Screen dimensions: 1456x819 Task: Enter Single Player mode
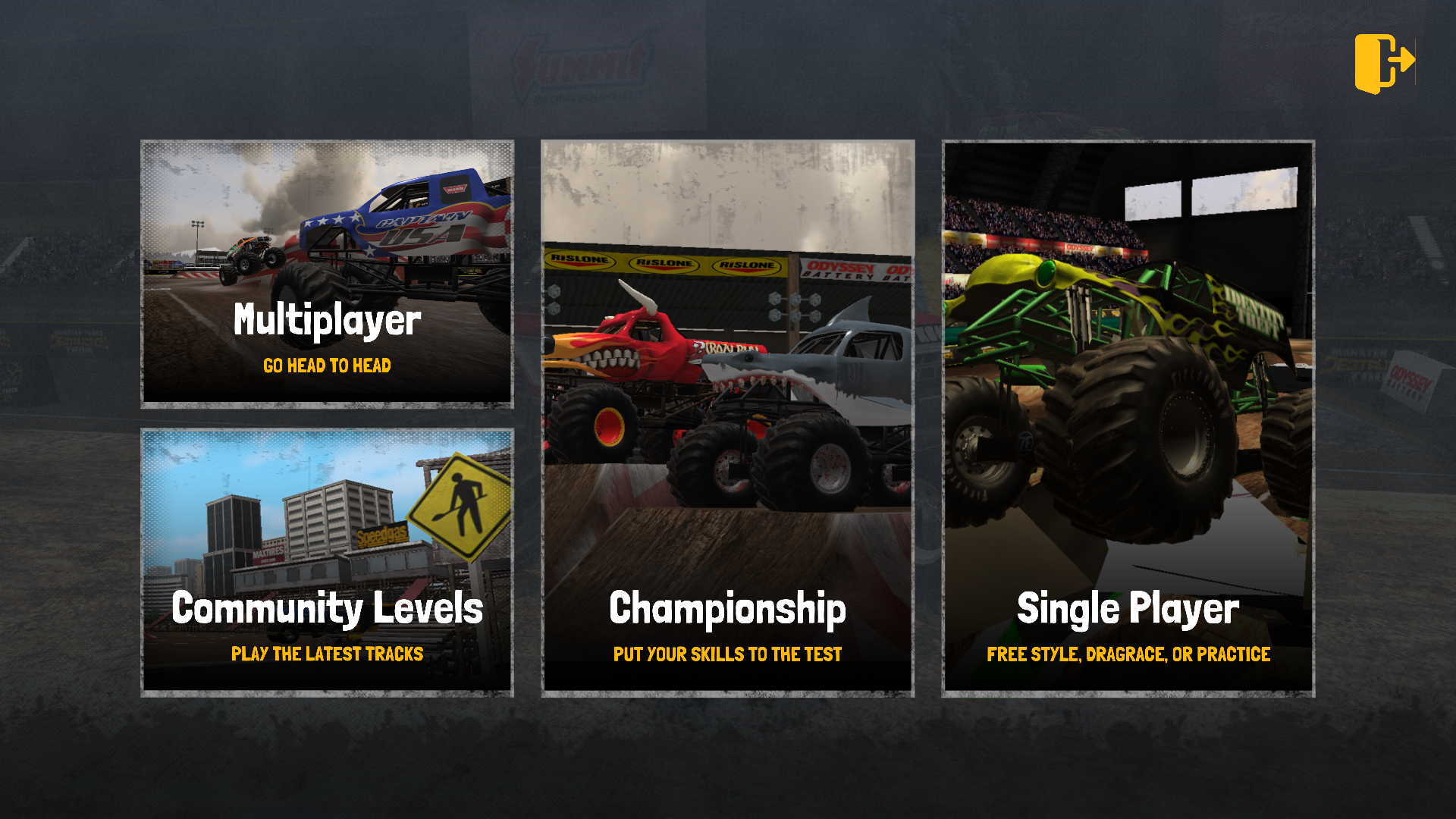tap(1126, 417)
